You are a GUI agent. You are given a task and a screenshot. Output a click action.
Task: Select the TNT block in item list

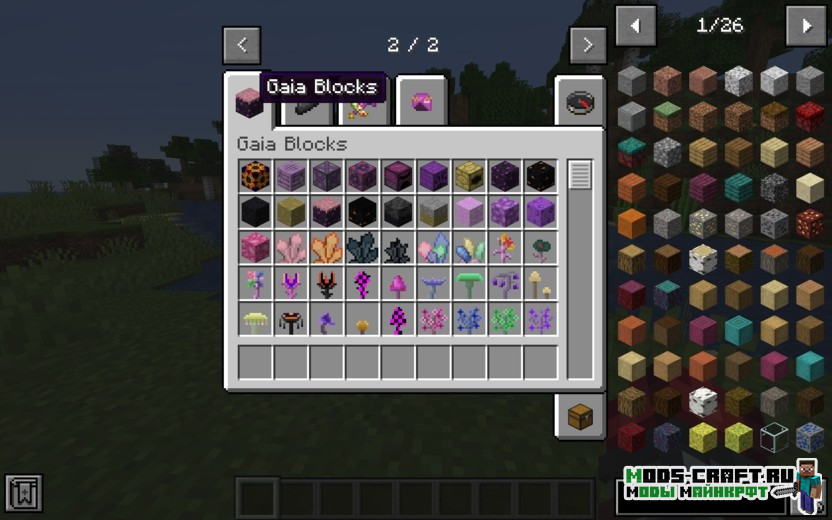coord(810,117)
